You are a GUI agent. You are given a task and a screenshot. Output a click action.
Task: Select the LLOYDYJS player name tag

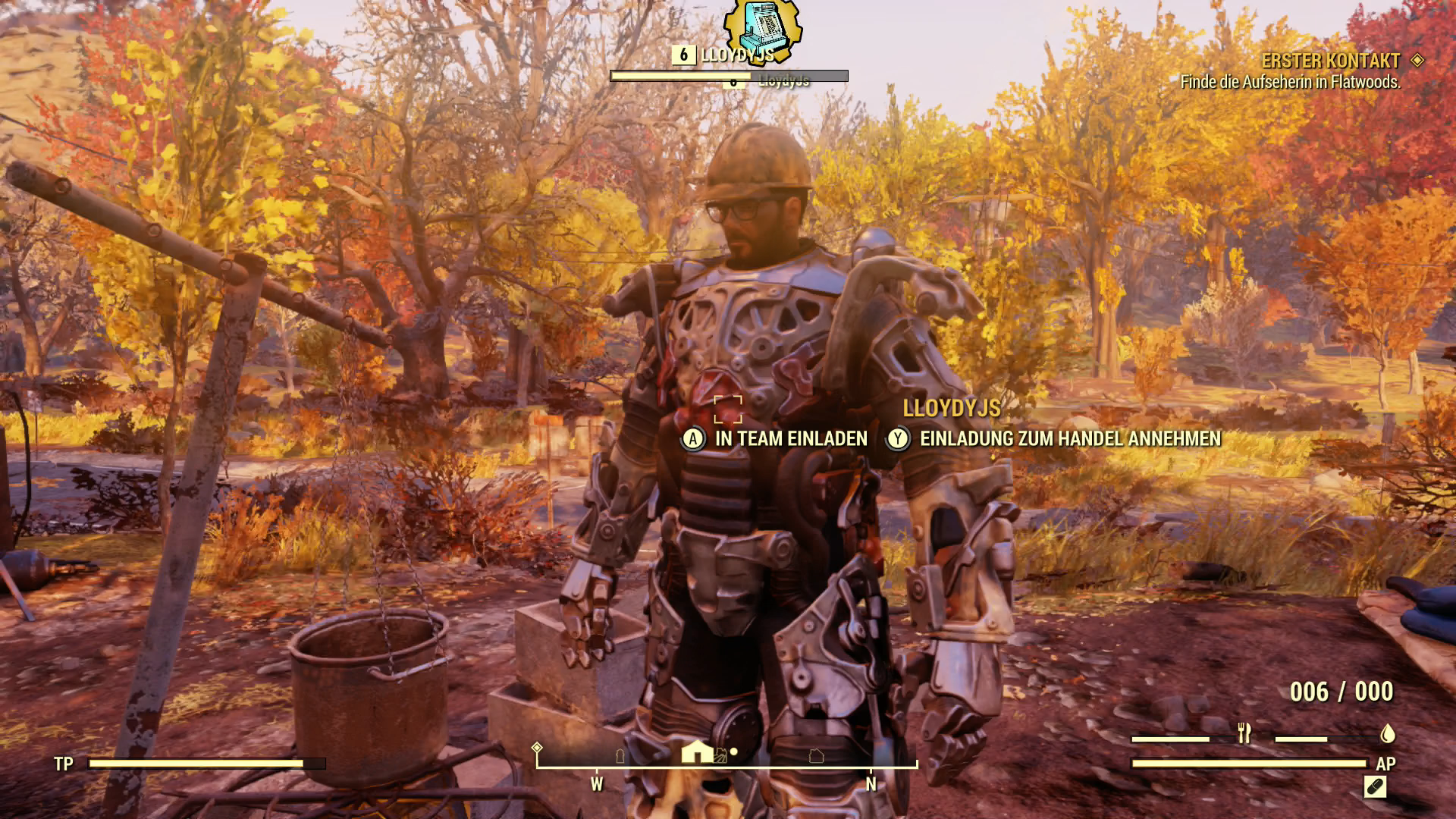(x=951, y=409)
